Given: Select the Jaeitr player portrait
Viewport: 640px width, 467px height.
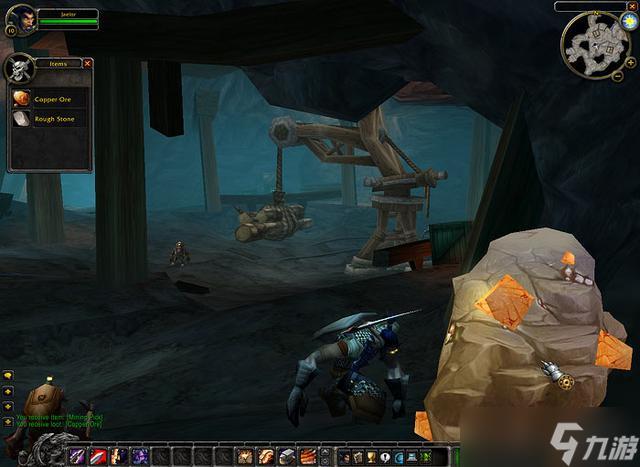Looking at the screenshot, I should [x=20, y=18].
